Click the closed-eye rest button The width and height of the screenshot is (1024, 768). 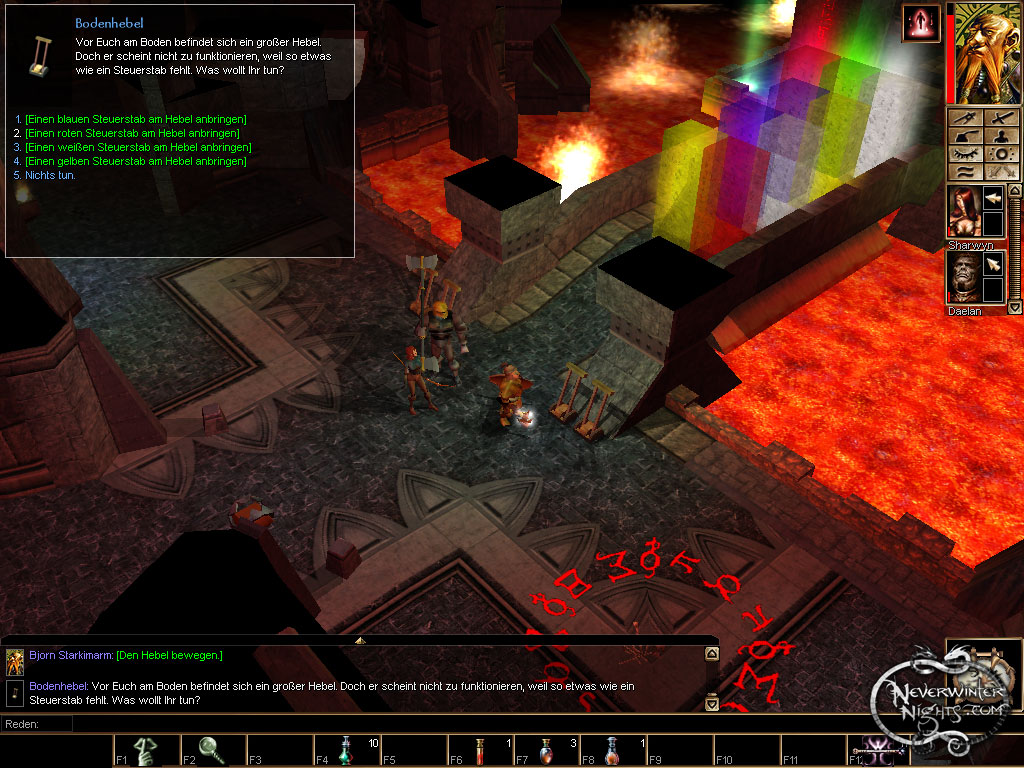(966, 155)
